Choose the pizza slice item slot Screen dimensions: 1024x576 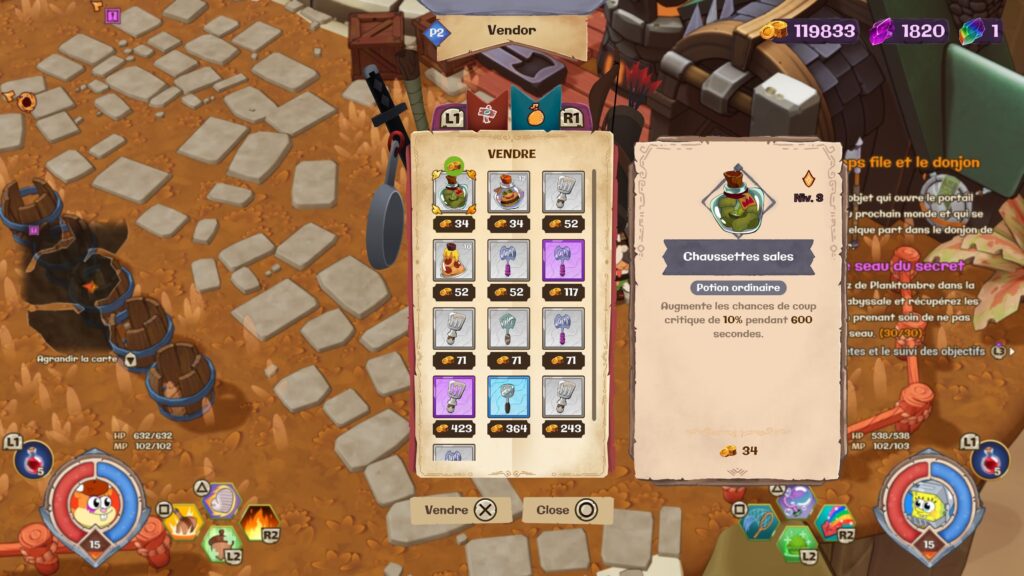click(453, 260)
